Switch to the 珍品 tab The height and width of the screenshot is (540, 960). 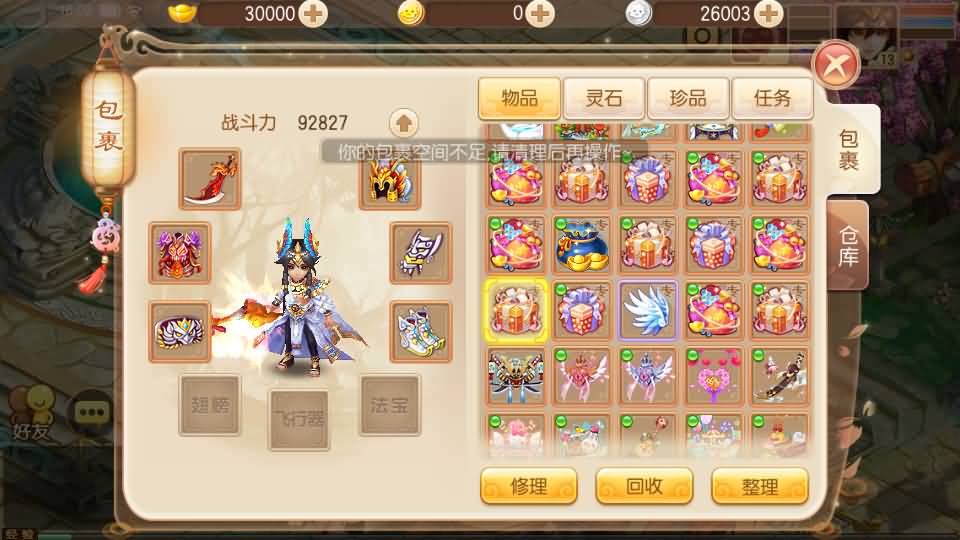click(687, 98)
